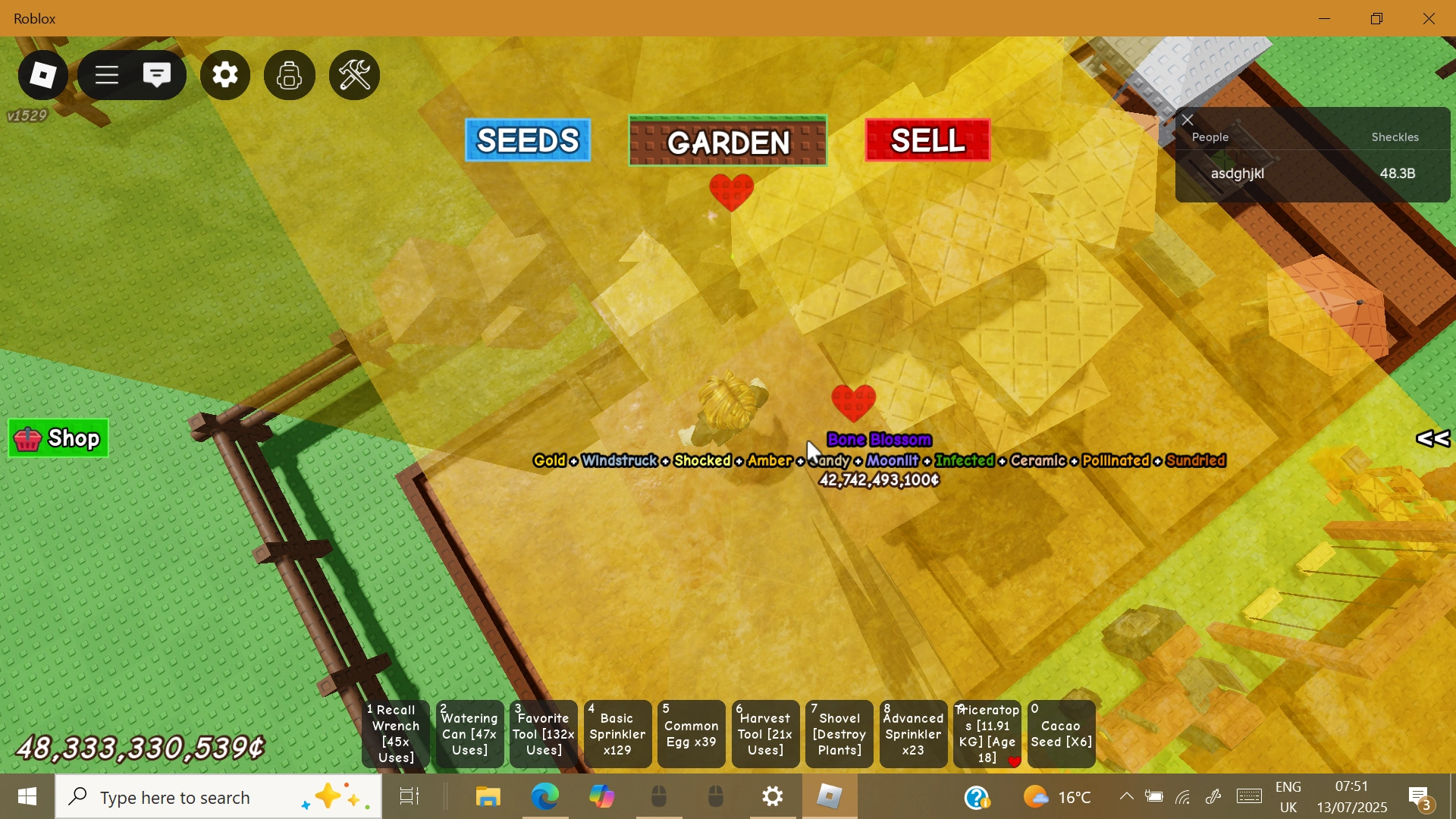This screenshot has width=1456, height=819.
Task: Select the Cacao Seed in slot 0
Action: pos(1060,733)
